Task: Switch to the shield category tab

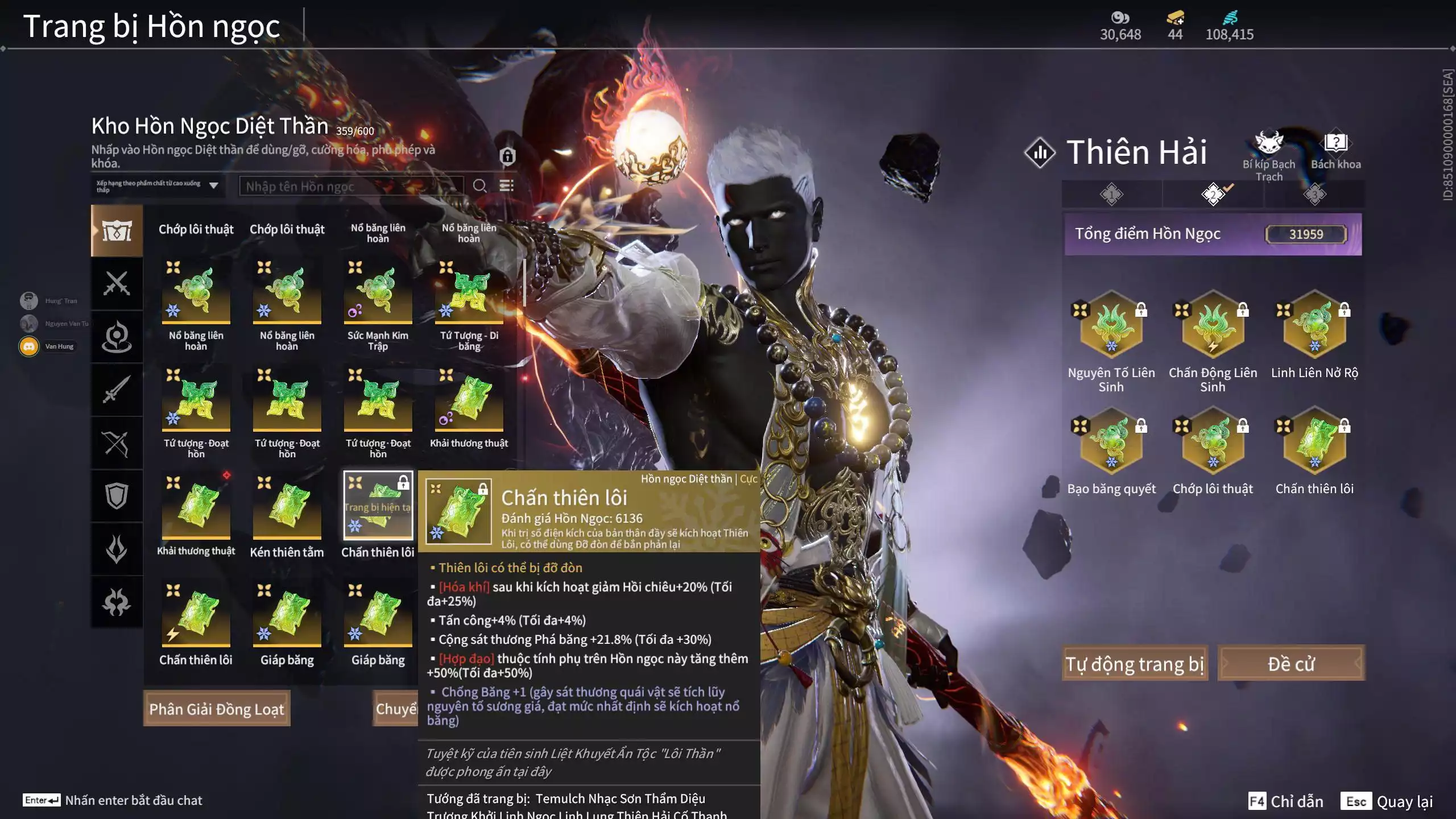Action: tap(117, 496)
